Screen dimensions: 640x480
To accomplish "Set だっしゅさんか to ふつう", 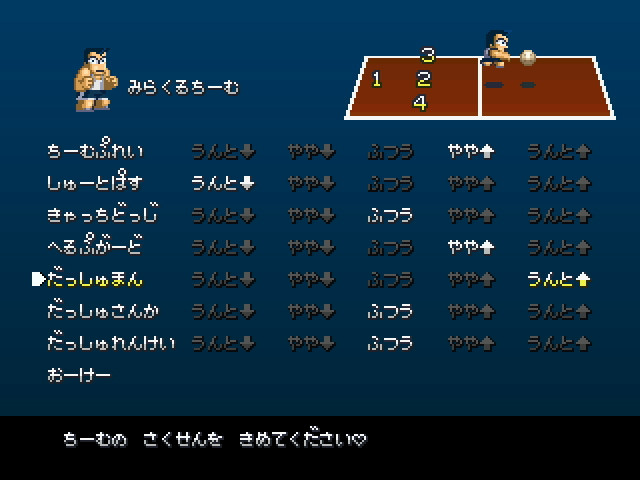I will (x=391, y=311).
